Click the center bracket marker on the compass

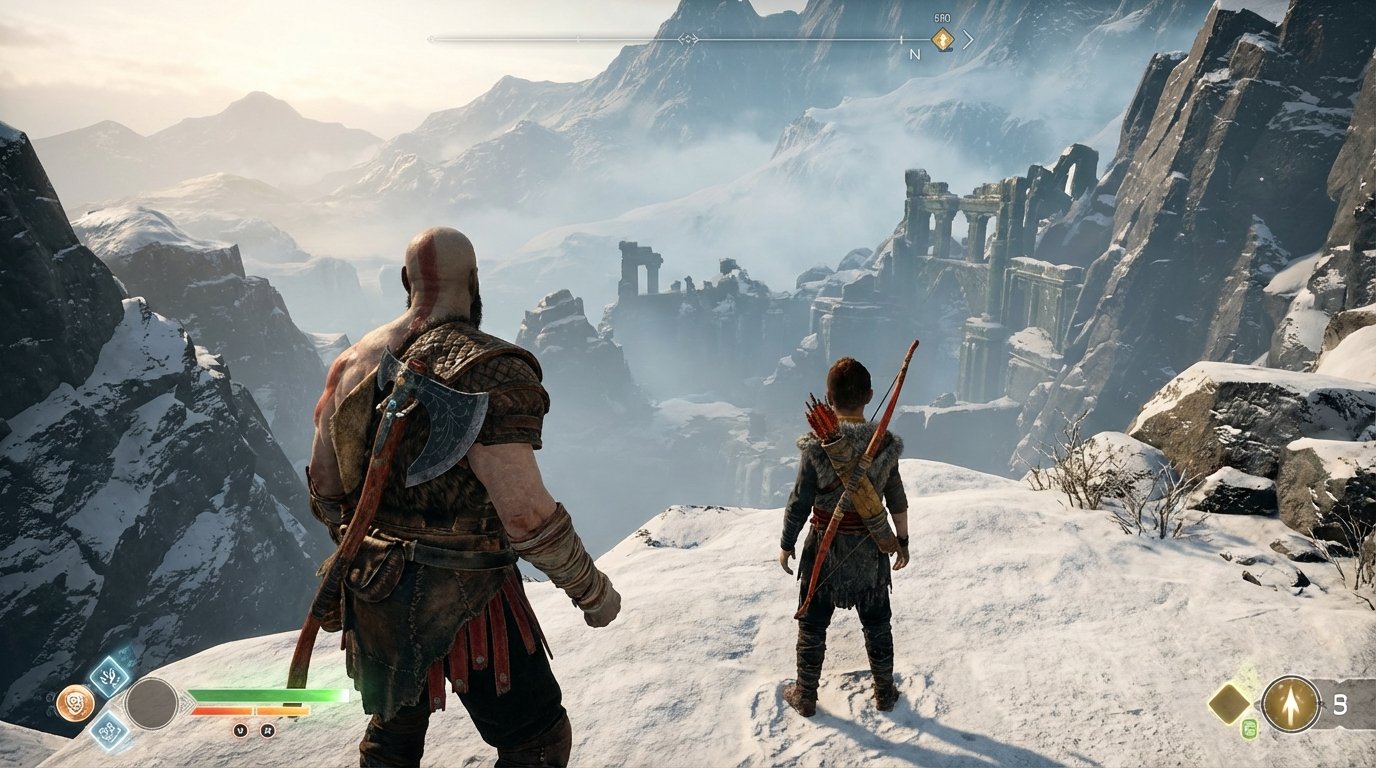coord(688,38)
